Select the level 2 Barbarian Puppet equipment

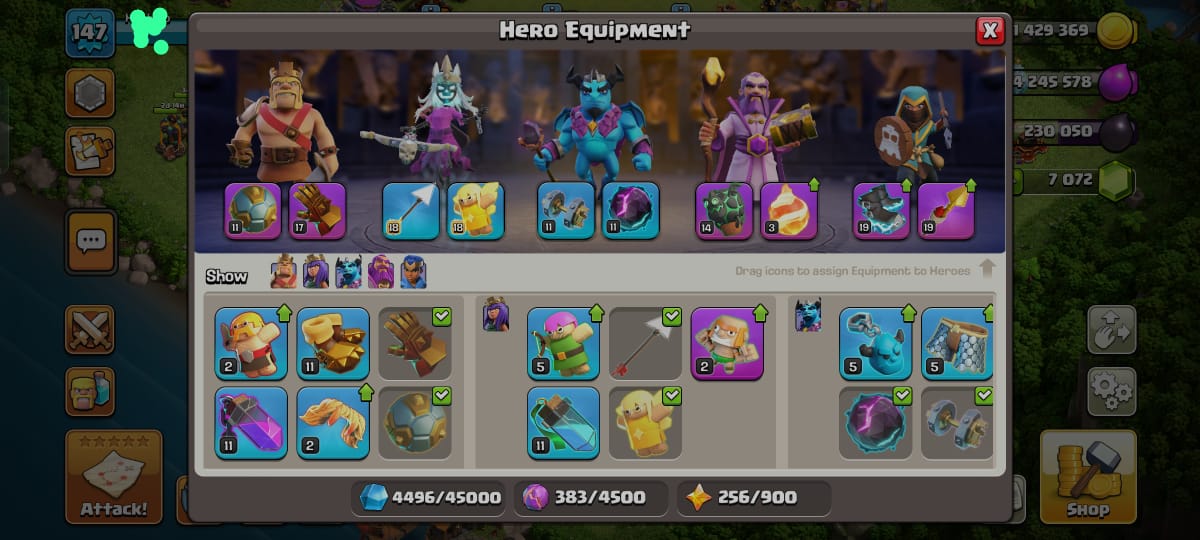click(x=251, y=343)
